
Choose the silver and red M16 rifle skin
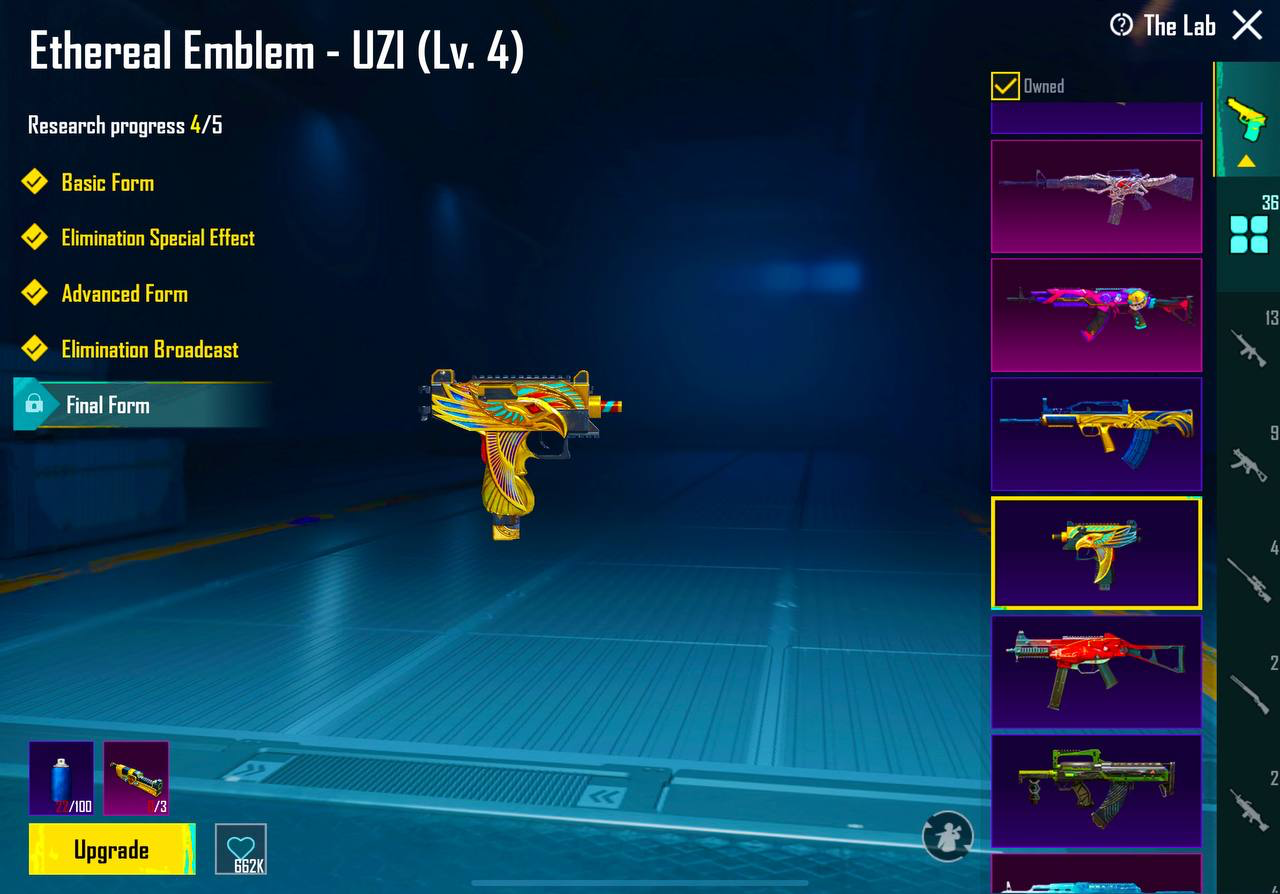coord(1096,196)
